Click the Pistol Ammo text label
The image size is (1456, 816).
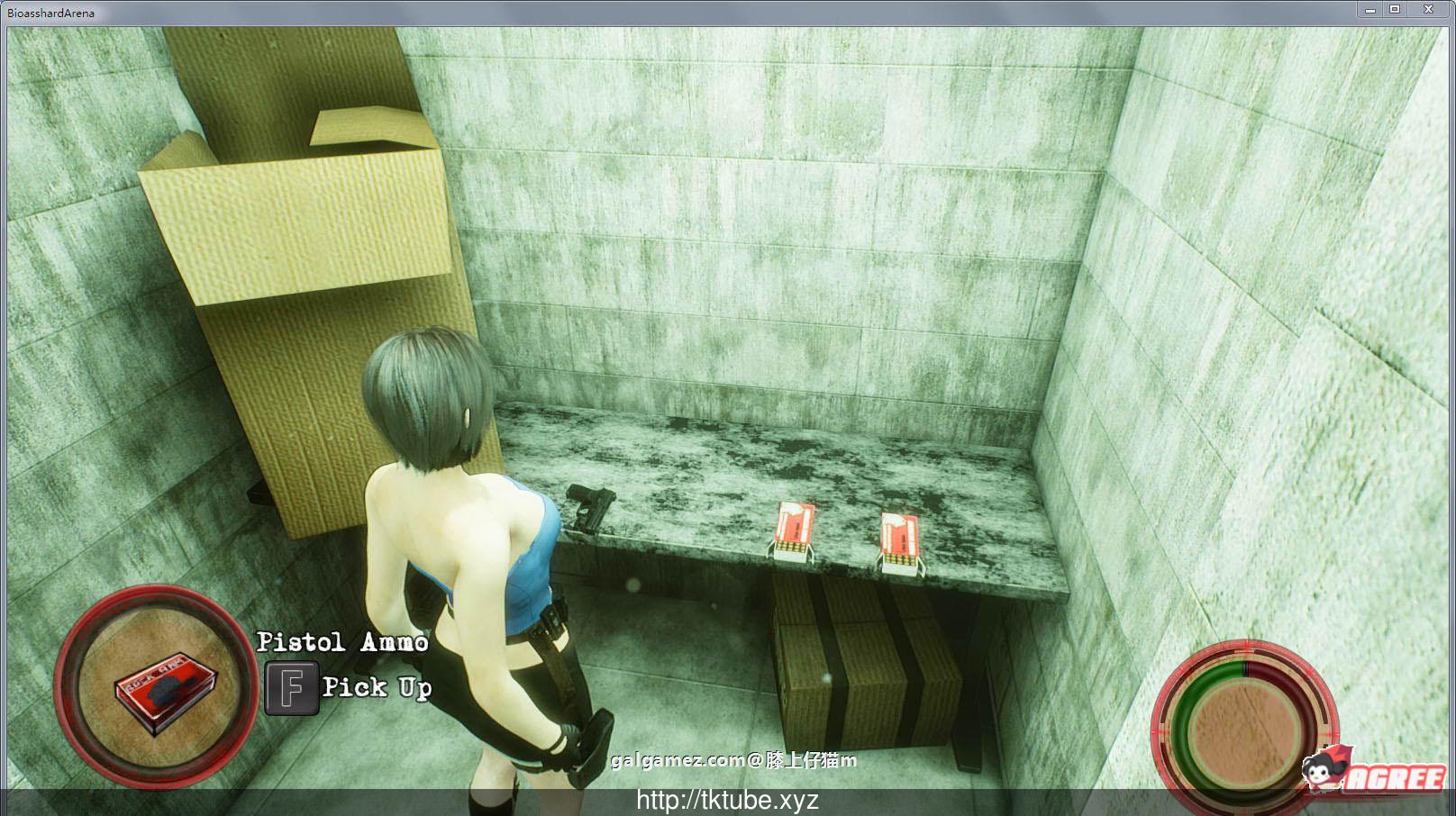[x=344, y=642]
